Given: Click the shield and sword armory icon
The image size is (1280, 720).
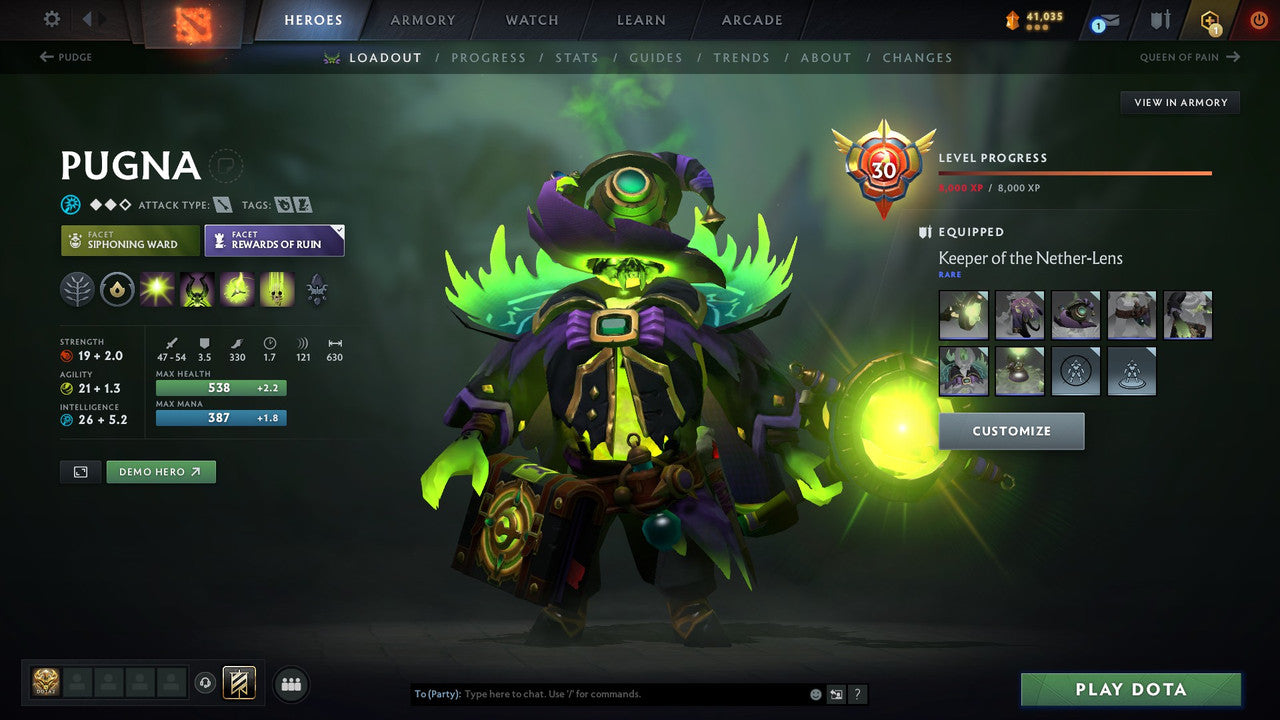Looking at the screenshot, I should coord(1160,19).
